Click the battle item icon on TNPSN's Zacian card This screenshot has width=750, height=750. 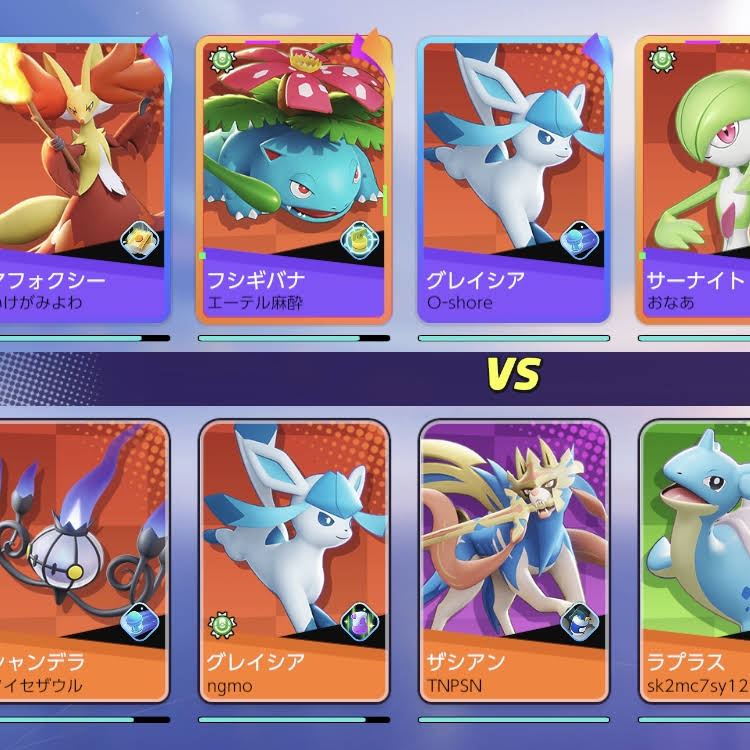click(x=578, y=622)
